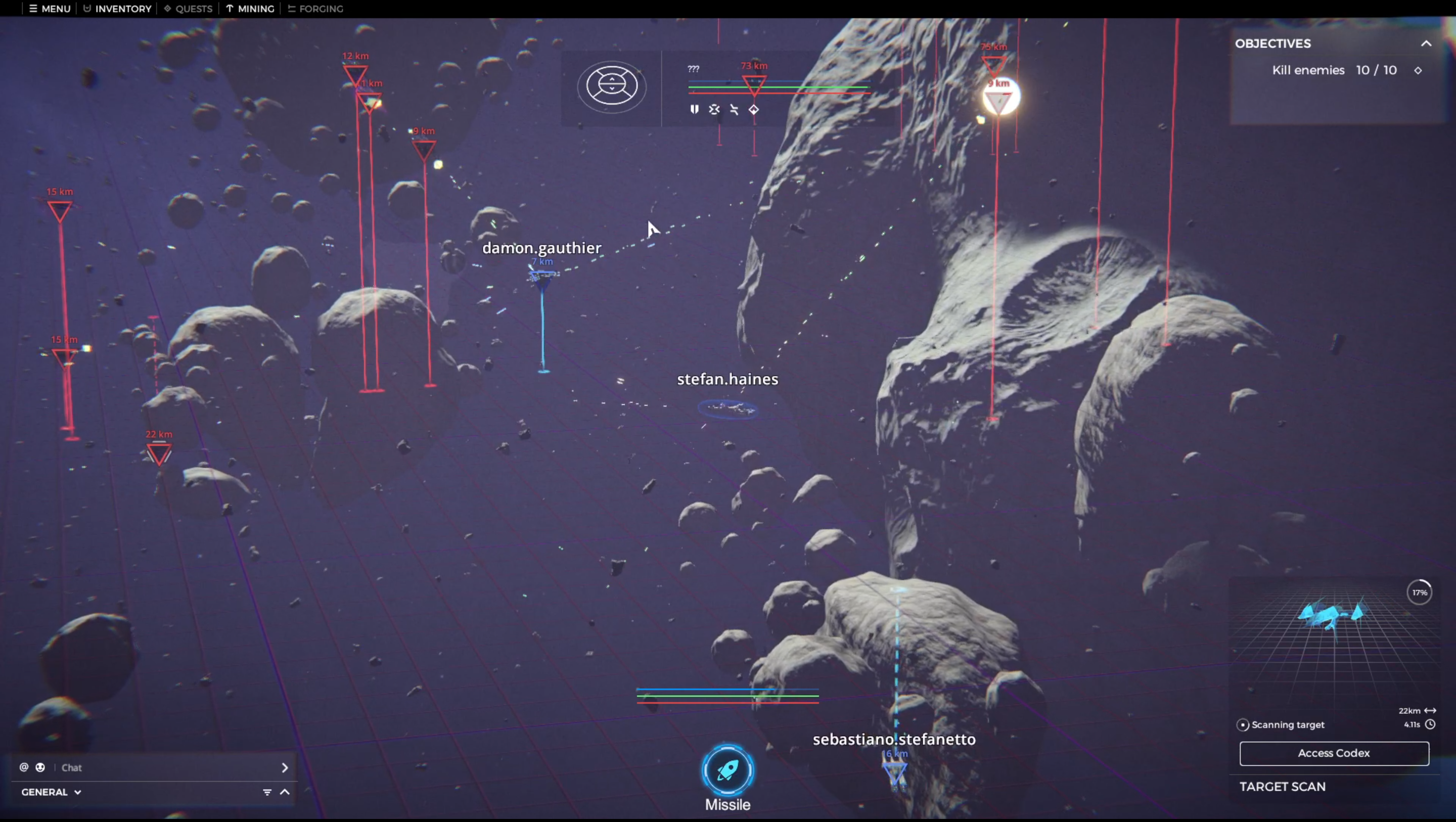
Task: Select ally damon.gauthier's marker
Action: (542, 278)
